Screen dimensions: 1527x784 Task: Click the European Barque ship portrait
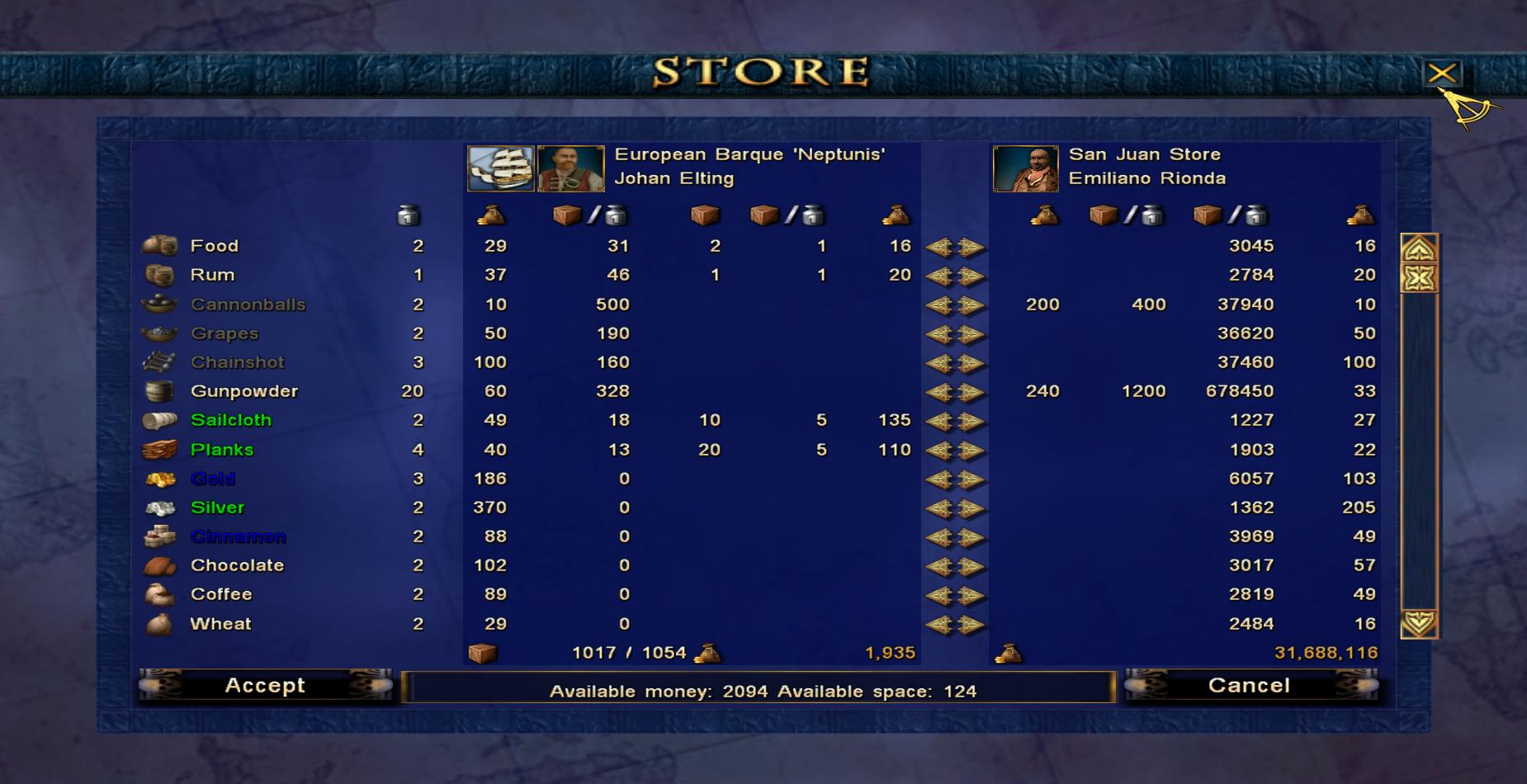[500, 168]
